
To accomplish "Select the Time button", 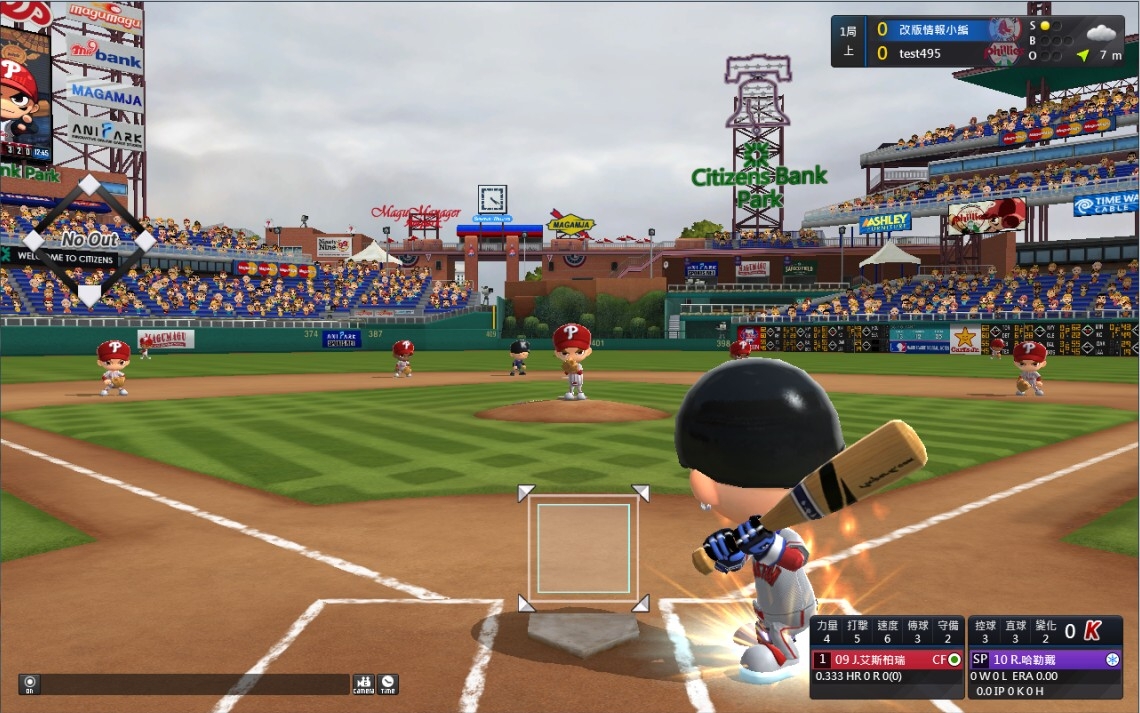I will (388, 685).
